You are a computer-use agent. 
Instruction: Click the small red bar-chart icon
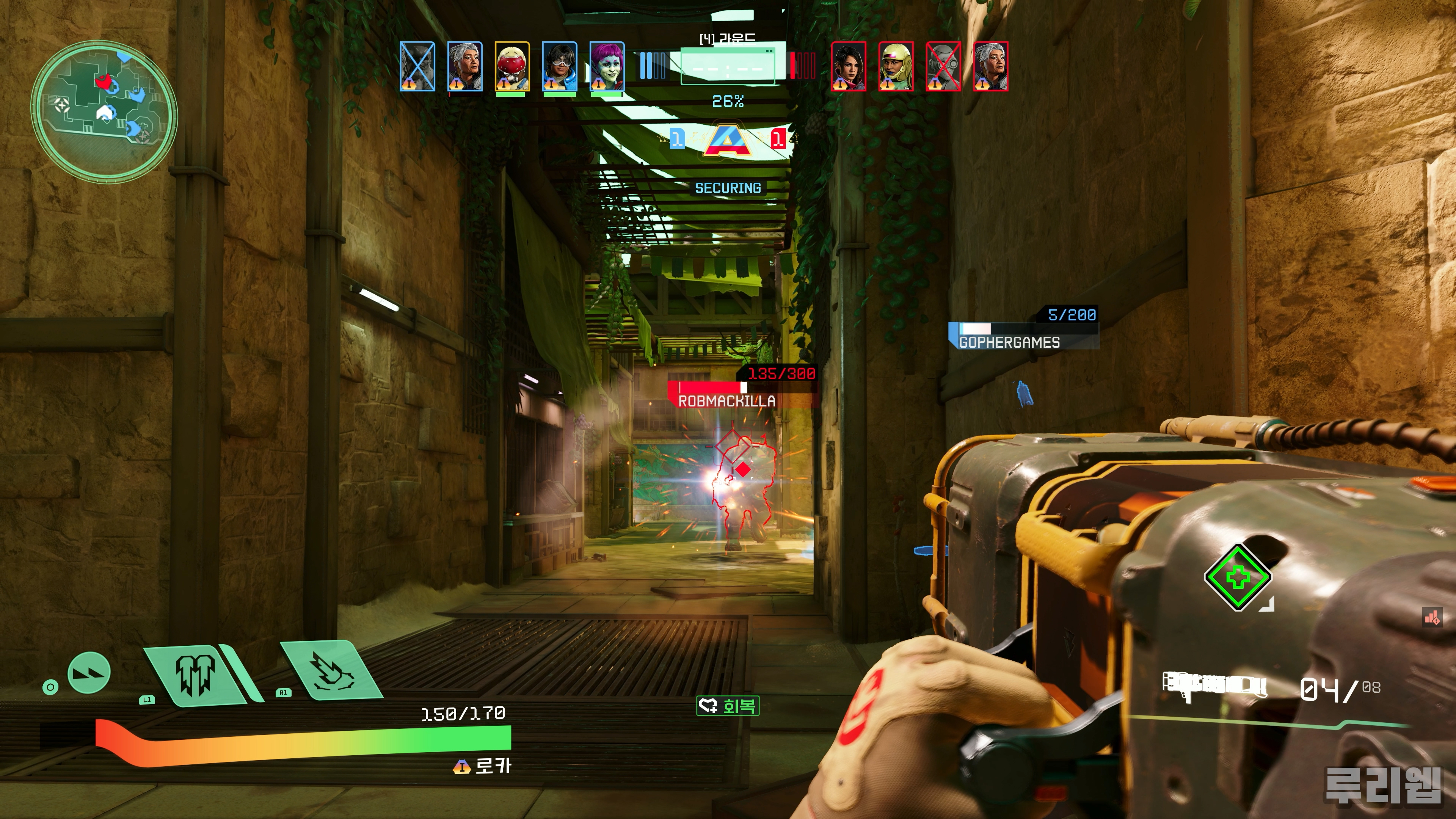tap(1432, 617)
